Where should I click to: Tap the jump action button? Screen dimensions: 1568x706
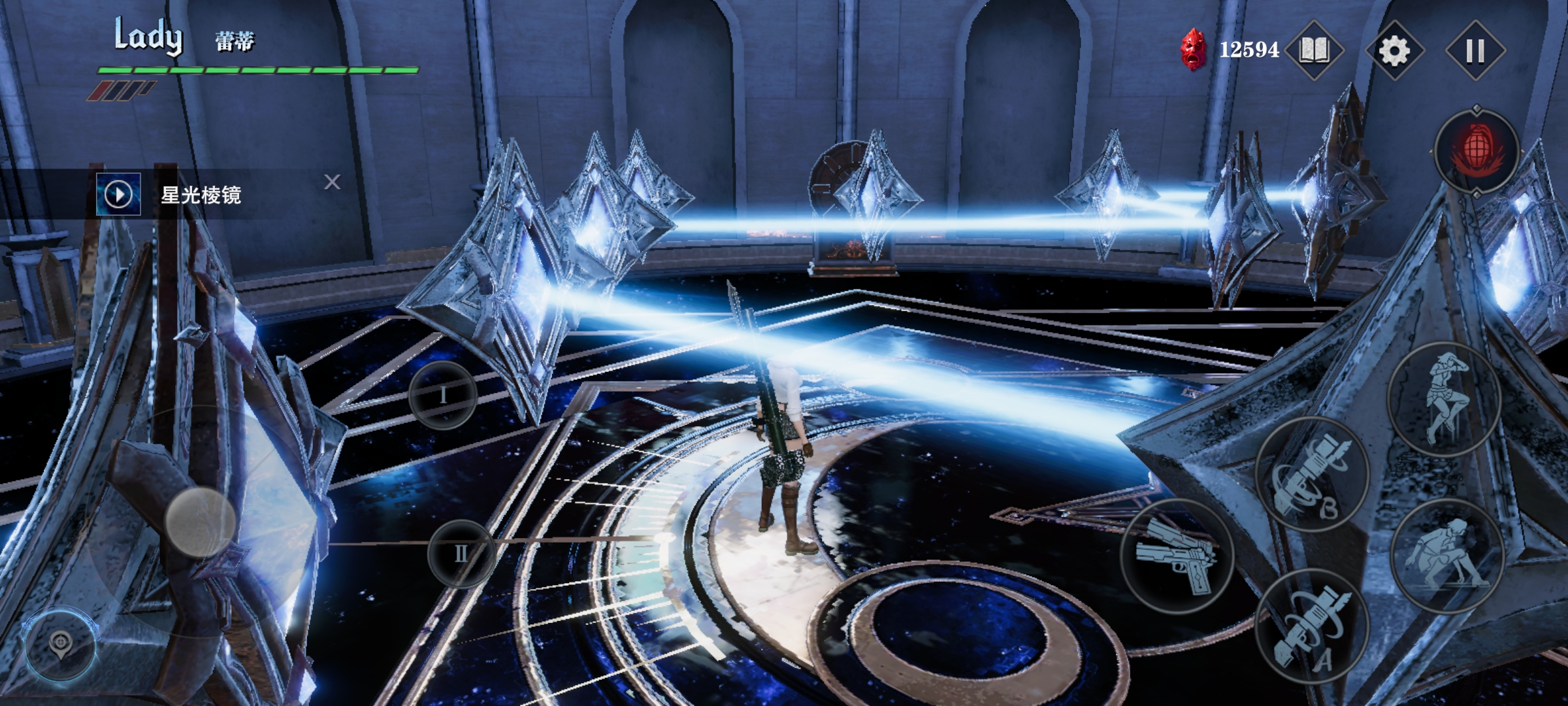pyautogui.click(x=1445, y=399)
